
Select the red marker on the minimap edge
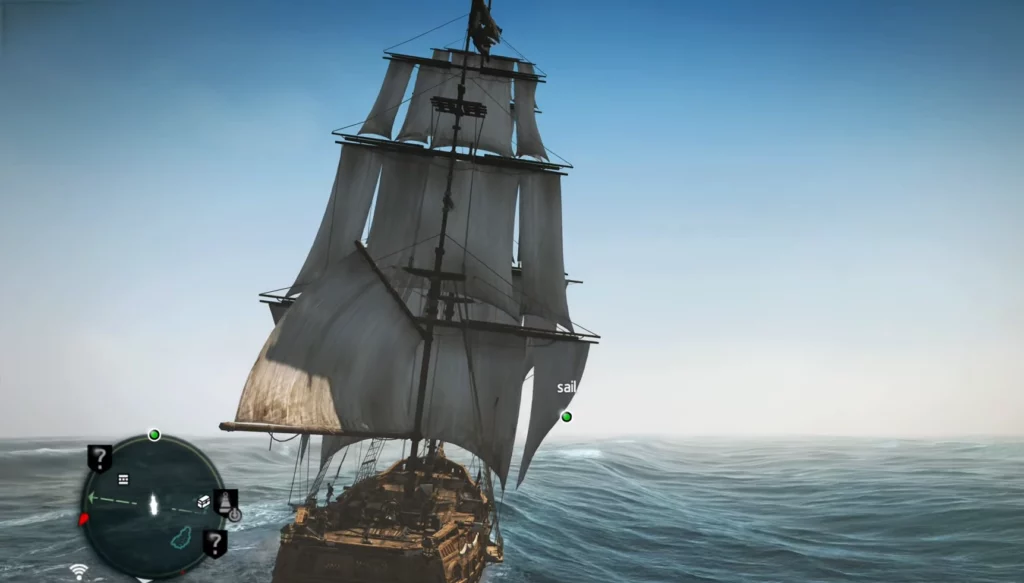click(84, 519)
